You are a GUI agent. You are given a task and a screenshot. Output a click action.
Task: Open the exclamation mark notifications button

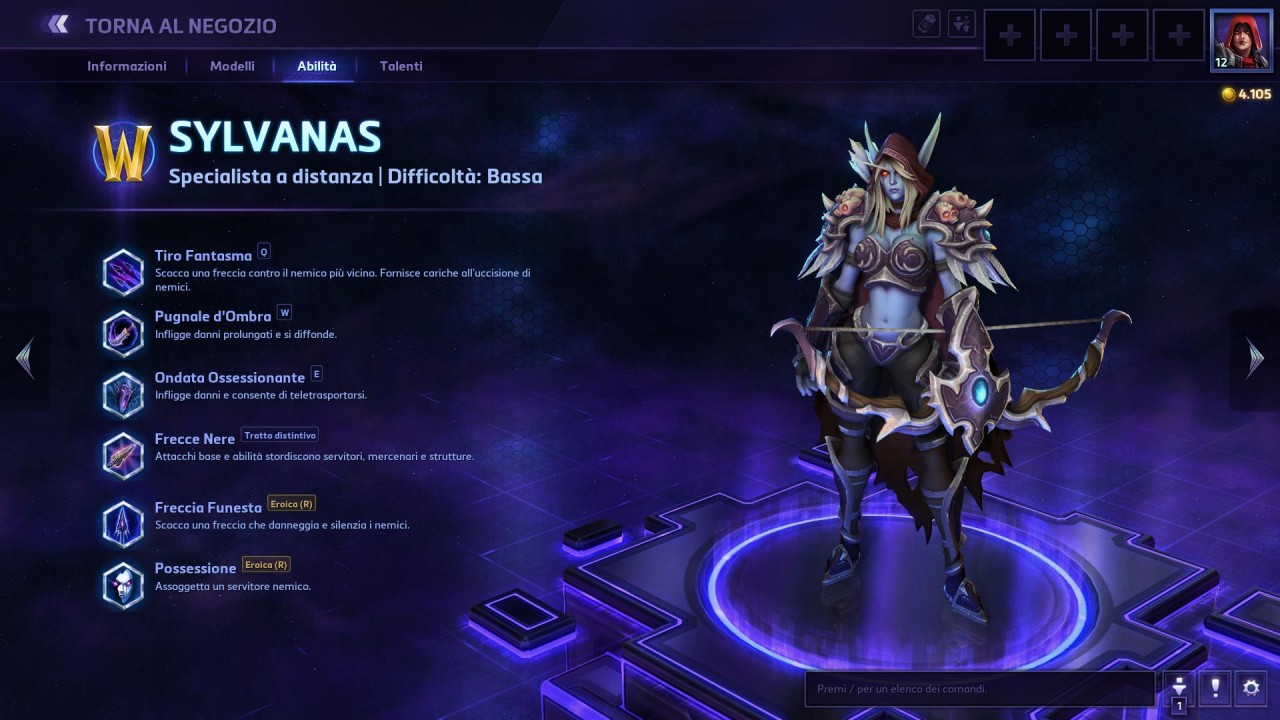(x=1215, y=688)
